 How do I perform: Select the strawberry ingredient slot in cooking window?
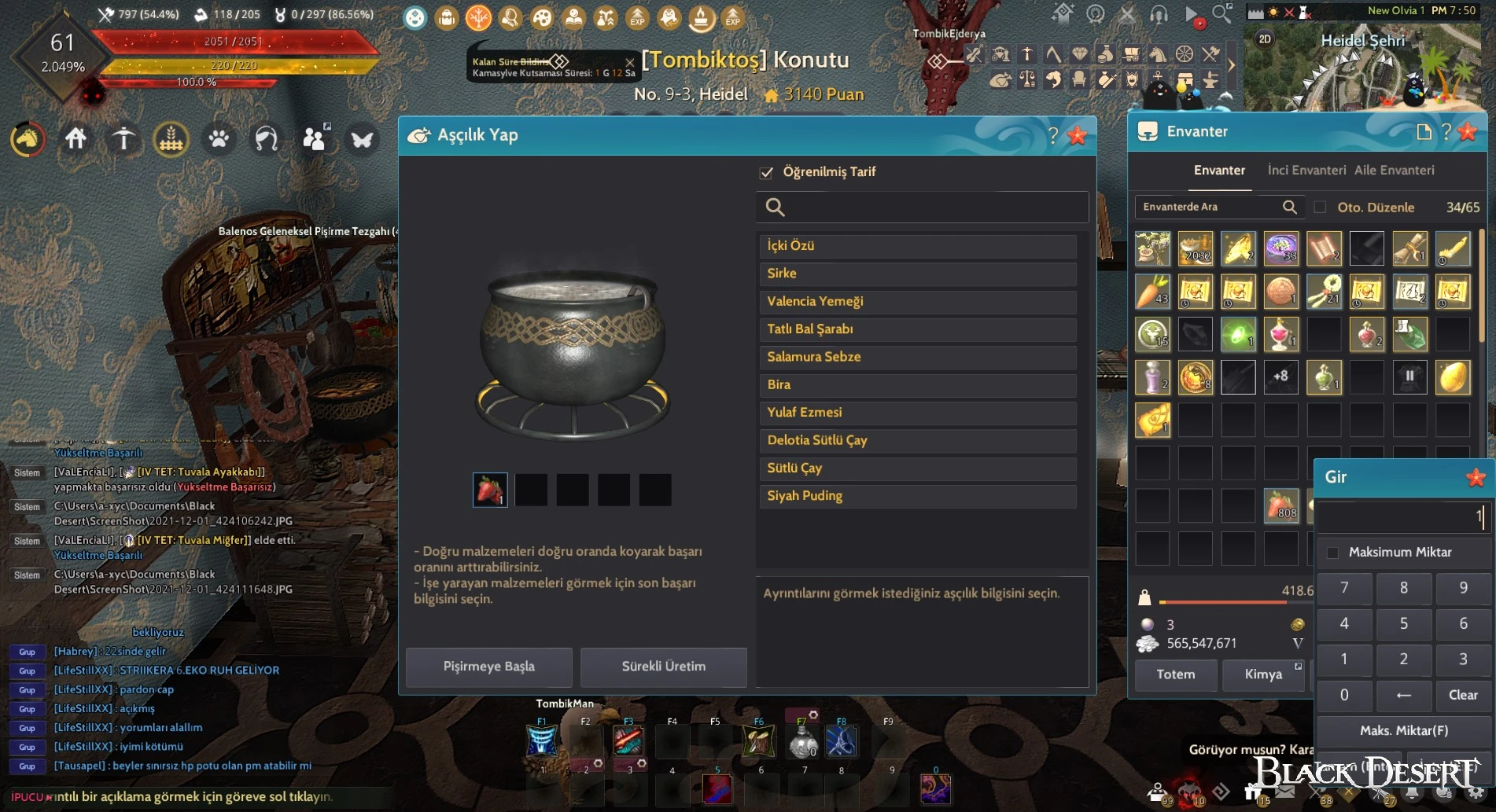[489, 490]
